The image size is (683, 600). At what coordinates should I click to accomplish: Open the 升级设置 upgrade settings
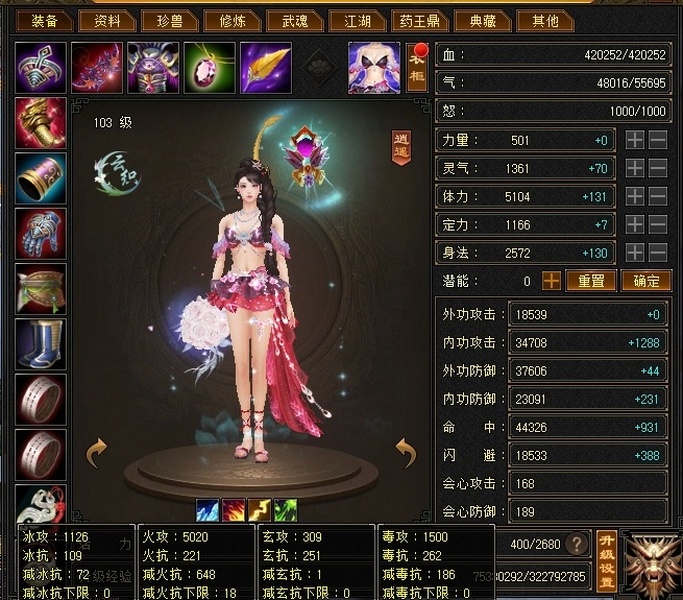coord(606,560)
